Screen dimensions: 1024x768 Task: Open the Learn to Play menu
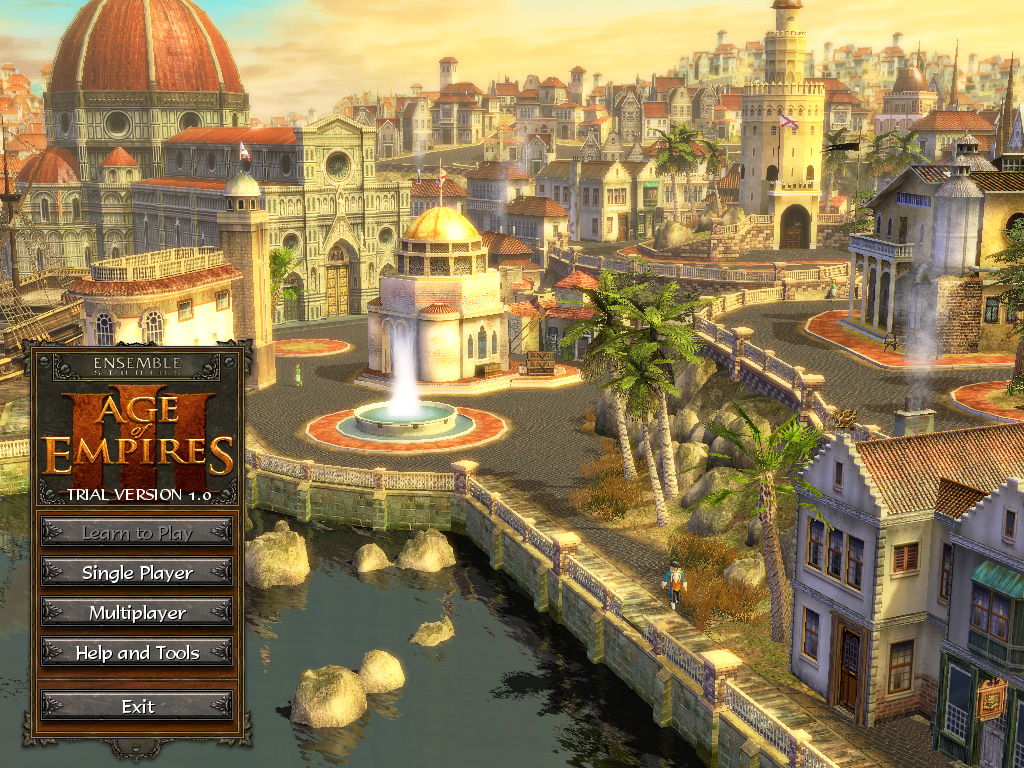click(137, 533)
